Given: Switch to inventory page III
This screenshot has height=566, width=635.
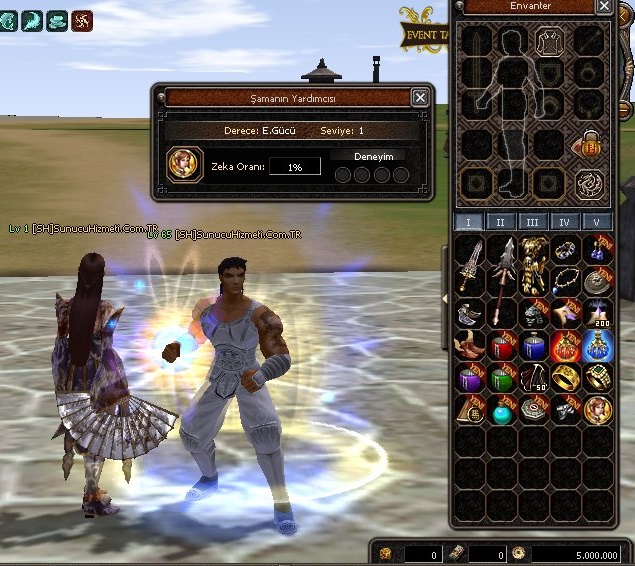Looking at the screenshot, I should [x=532, y=222].
